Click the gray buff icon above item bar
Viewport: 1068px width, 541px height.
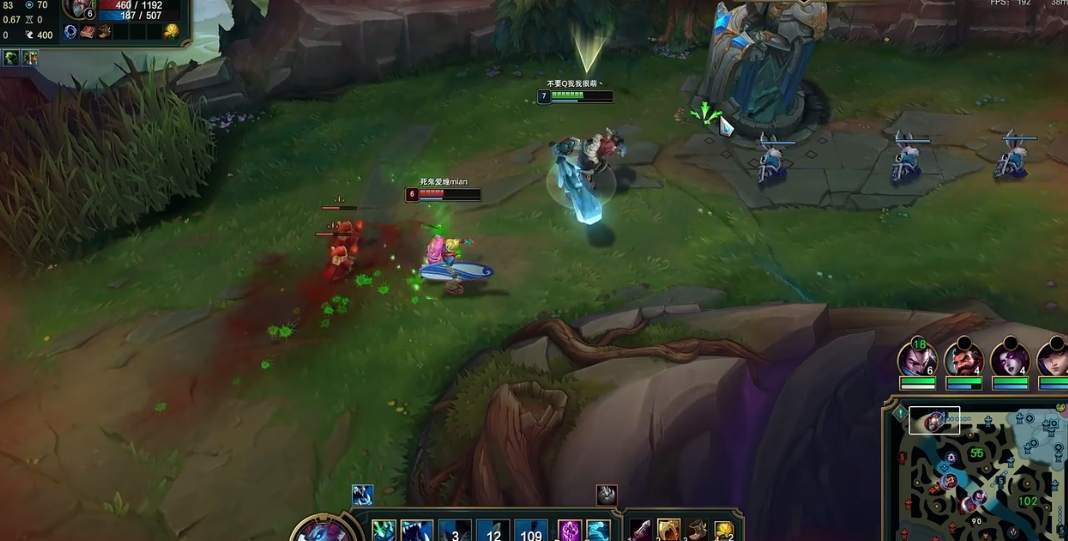[607, 494]
